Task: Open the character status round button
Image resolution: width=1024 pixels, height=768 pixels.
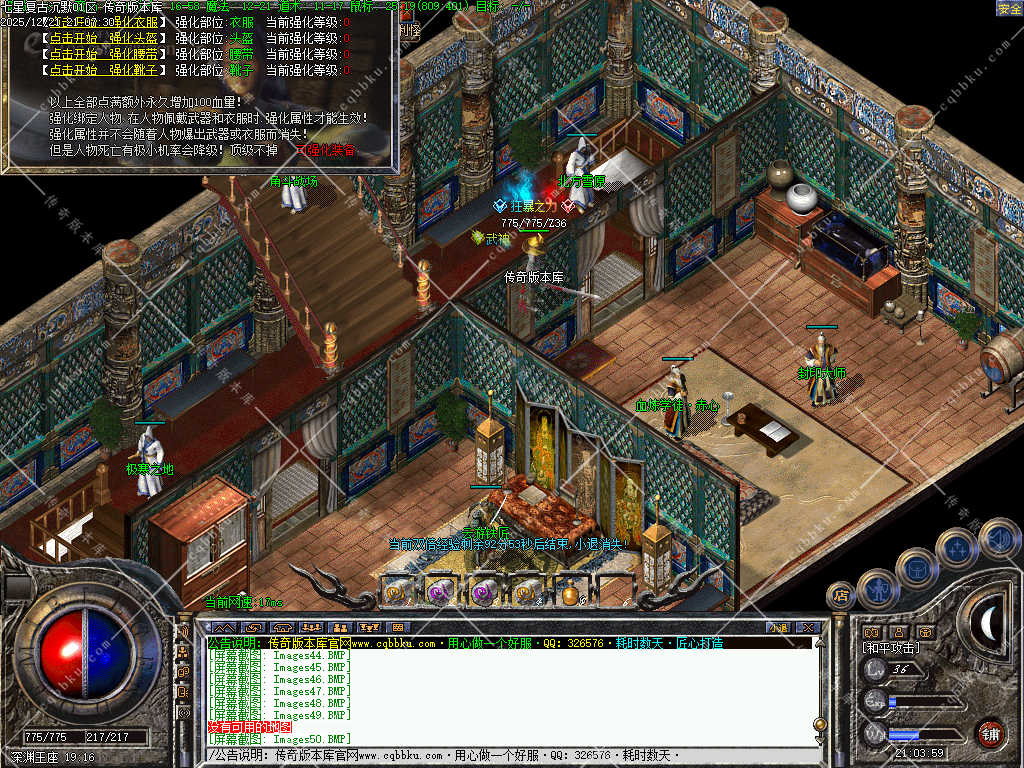Action: 877,589
